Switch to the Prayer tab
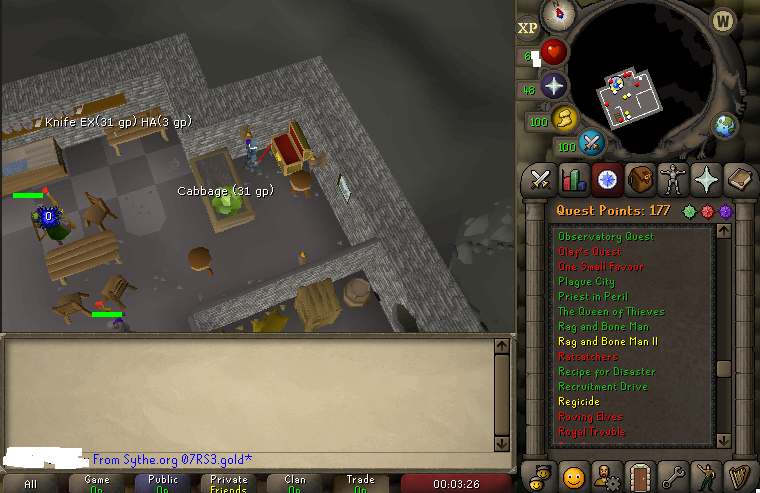 point(707,180)
